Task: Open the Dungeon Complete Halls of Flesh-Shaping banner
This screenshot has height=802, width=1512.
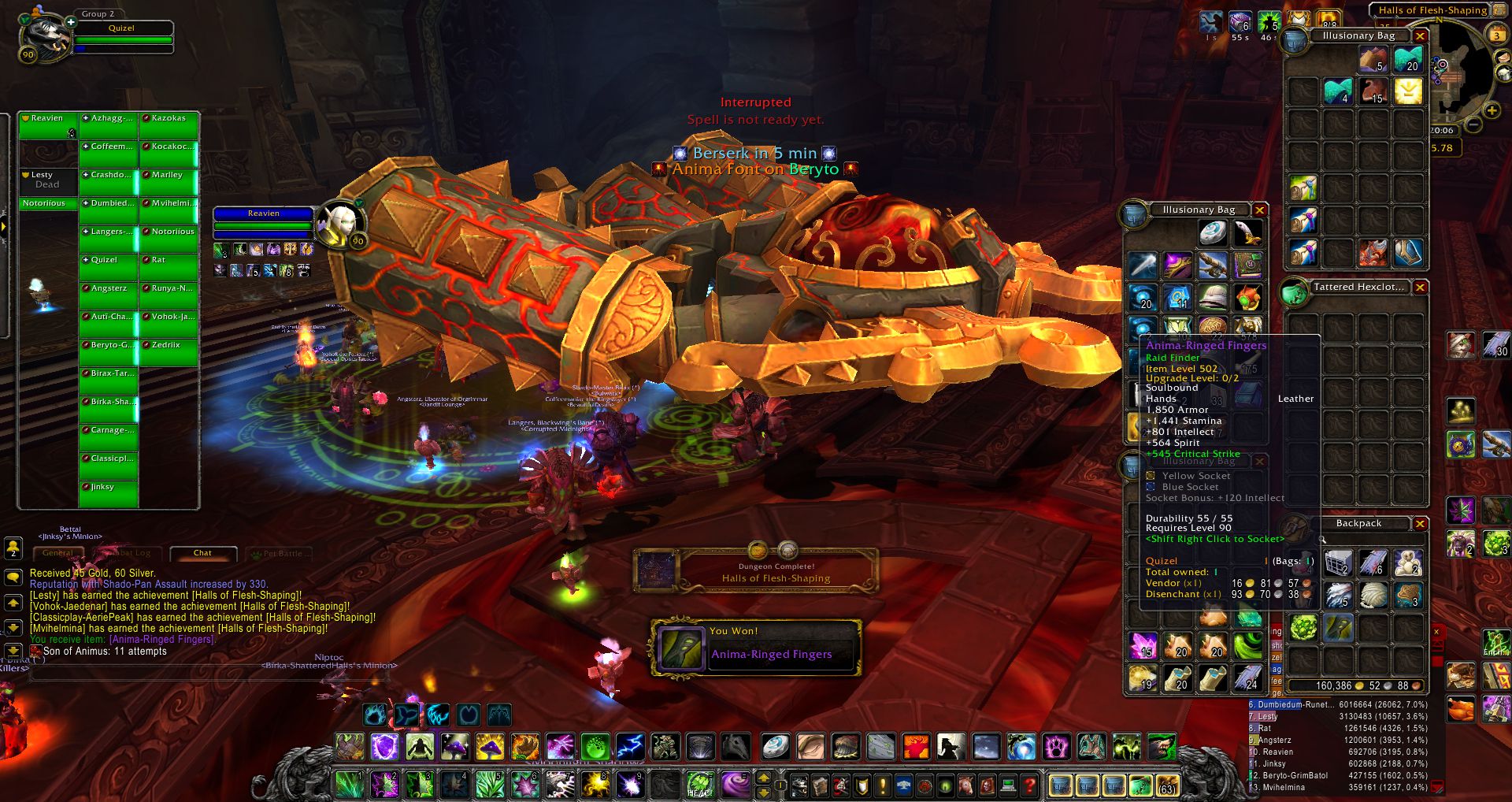Action: [x=756, y=572]
